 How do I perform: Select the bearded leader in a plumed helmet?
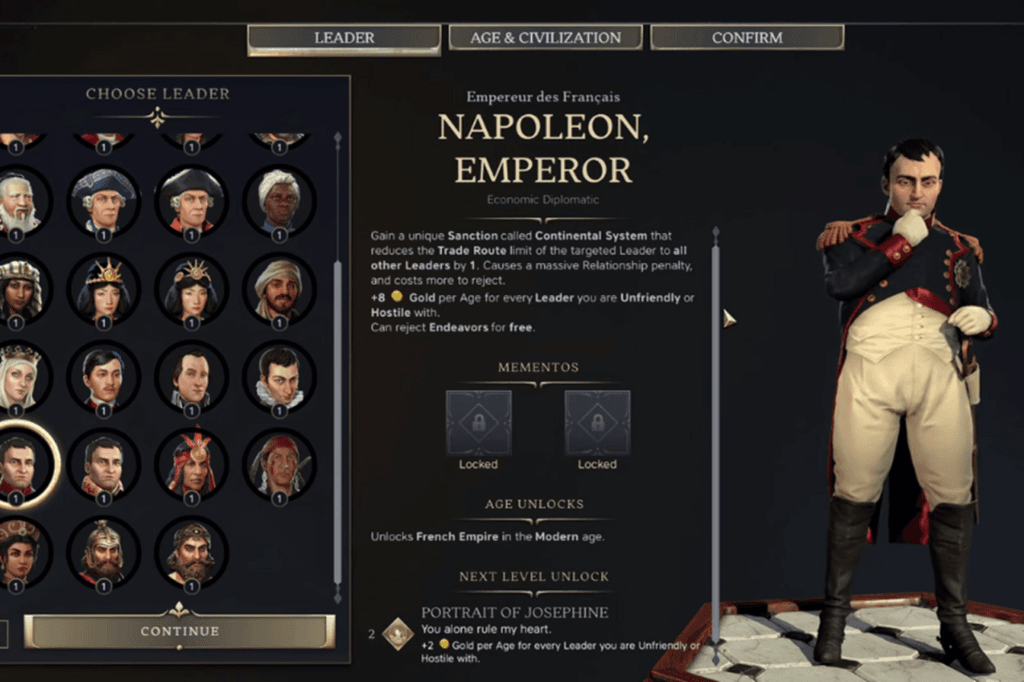pyautogui.click(x=103, y=552)
